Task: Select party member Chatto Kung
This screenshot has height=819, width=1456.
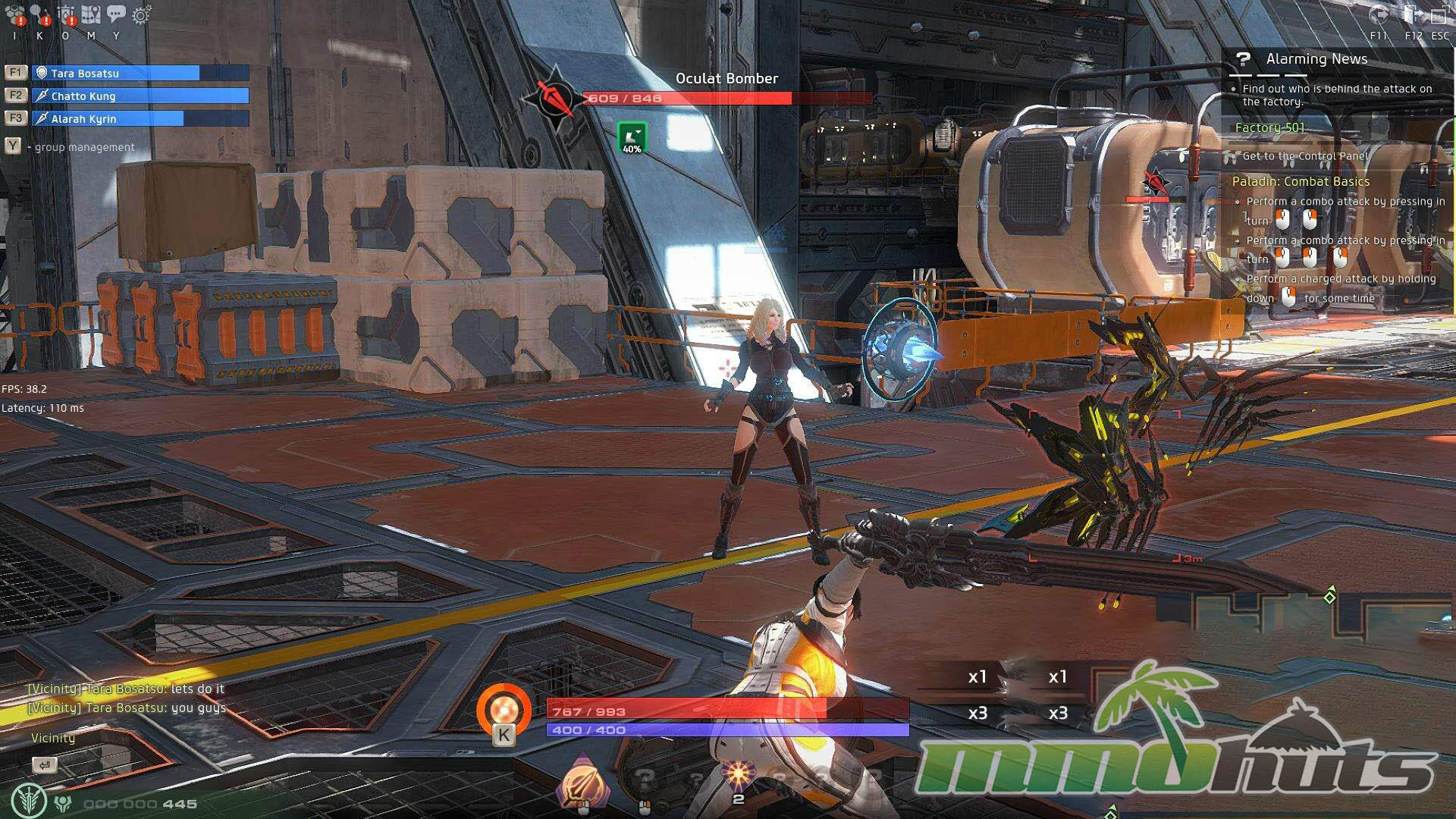Action: coord(140,96)
